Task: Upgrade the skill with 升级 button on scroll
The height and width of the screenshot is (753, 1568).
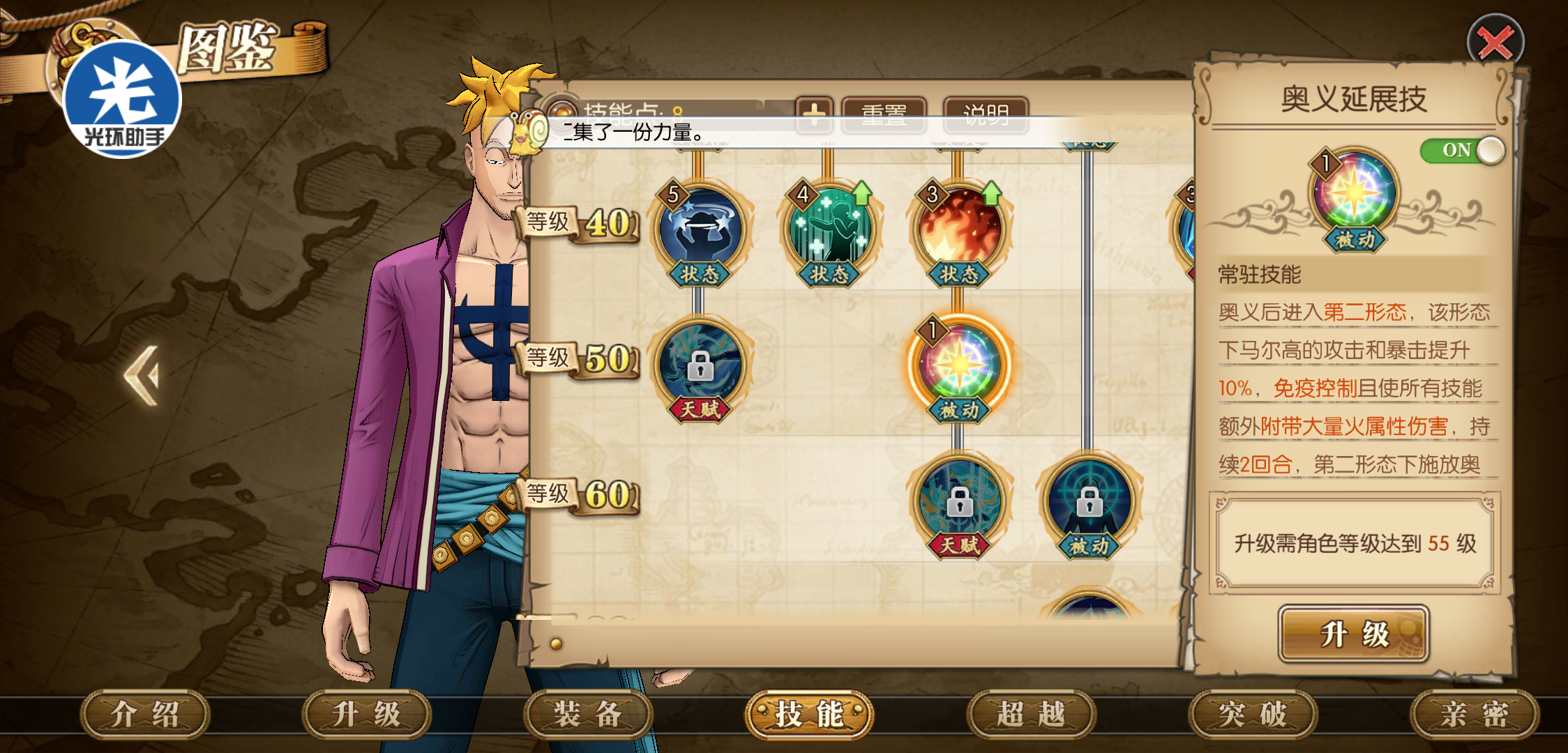Action: pos(1353,634)
